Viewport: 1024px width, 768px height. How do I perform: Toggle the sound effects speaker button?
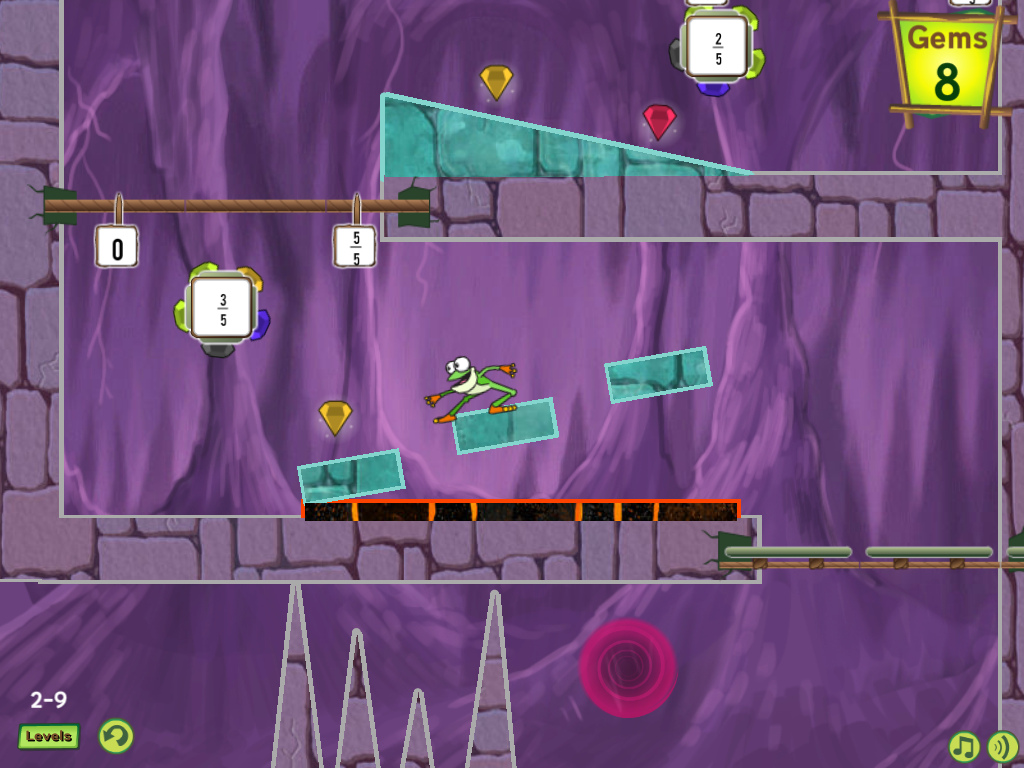[x=1002, y=746]
